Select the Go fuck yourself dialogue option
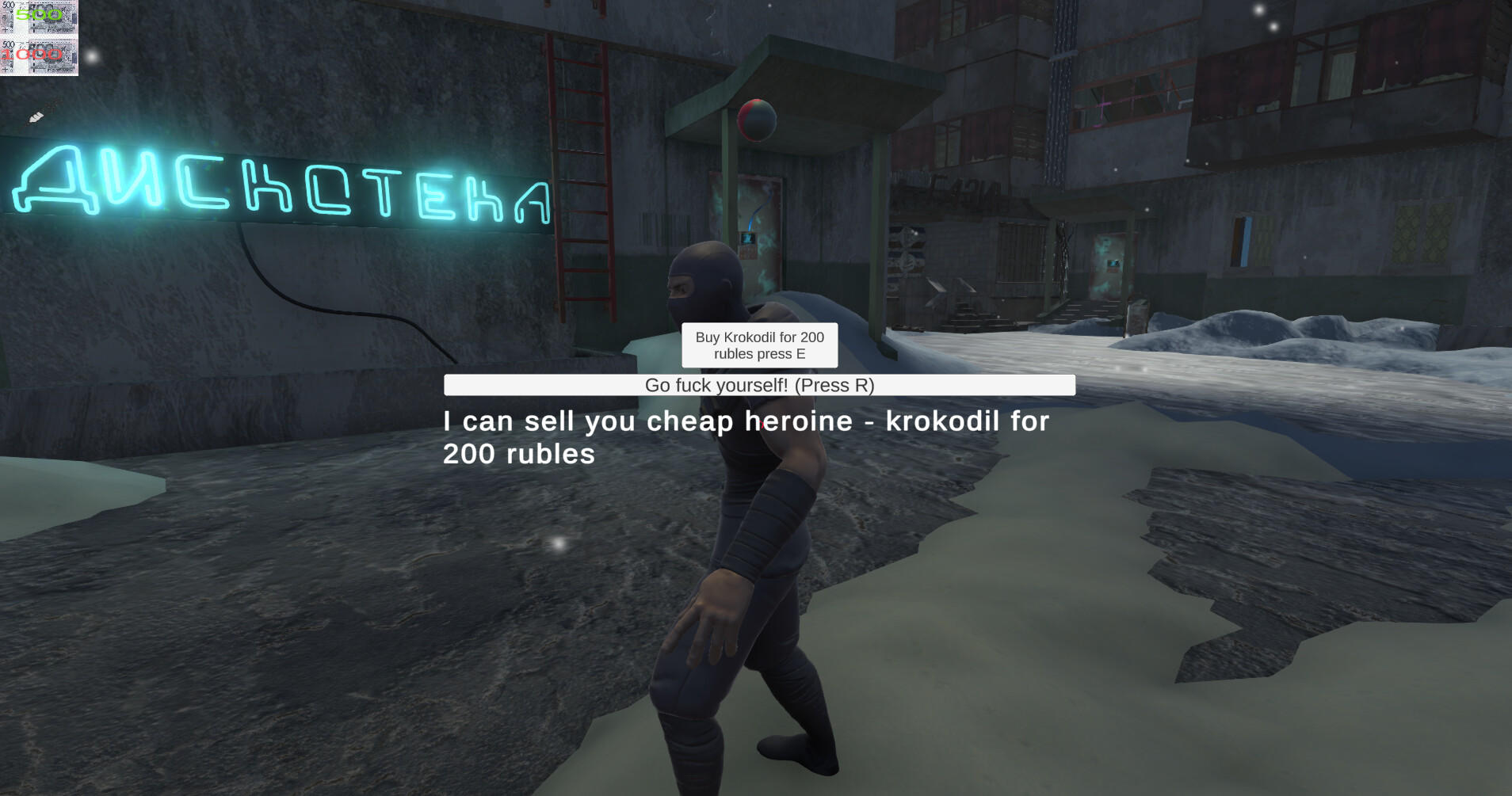This screenshot has height=796, width=1512. [x=758, y=386]
